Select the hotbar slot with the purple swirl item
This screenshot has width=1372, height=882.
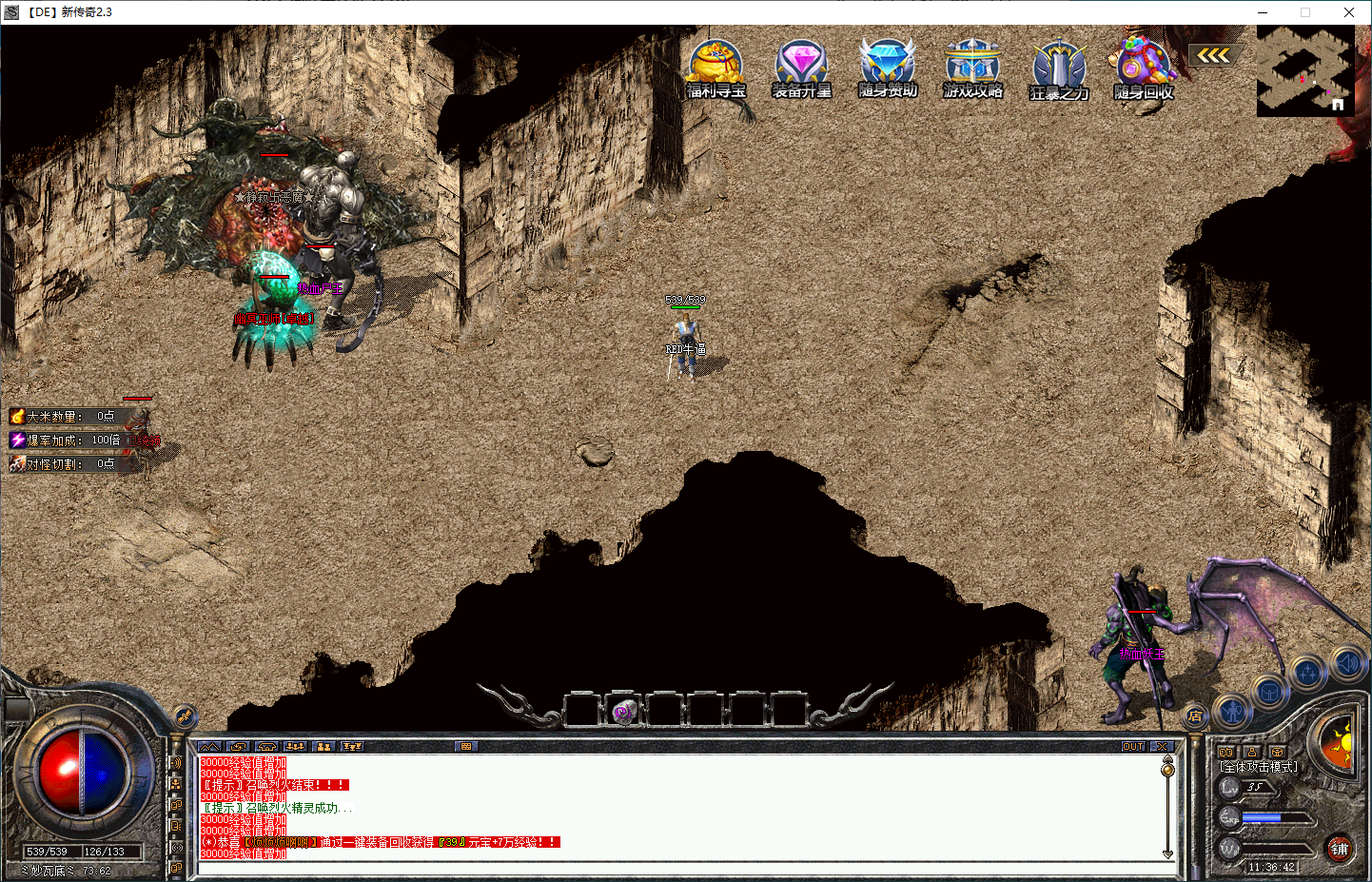coord(623,711)
